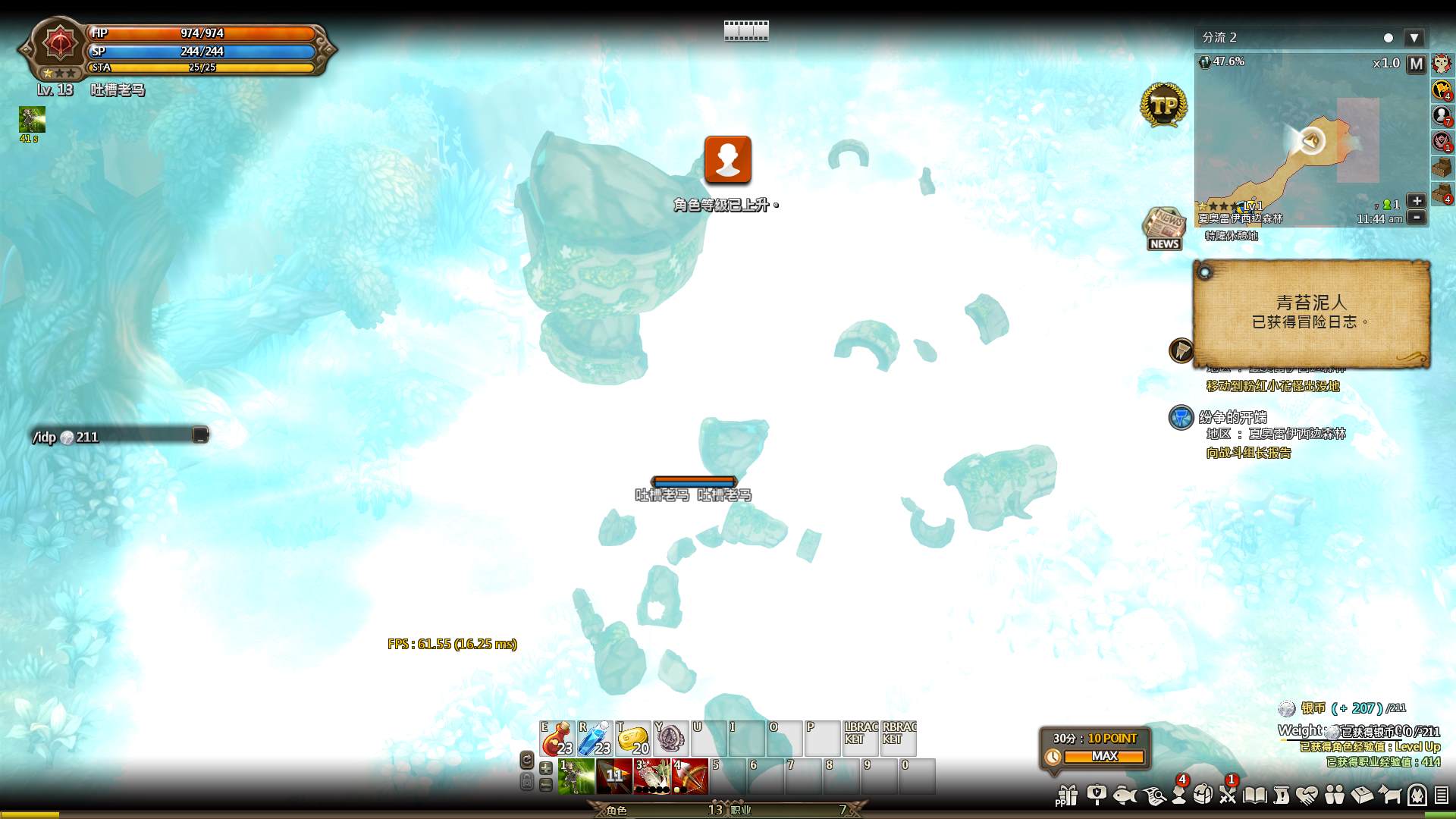
Task: Open the dog companion icon
Action: coord(1389,795)
